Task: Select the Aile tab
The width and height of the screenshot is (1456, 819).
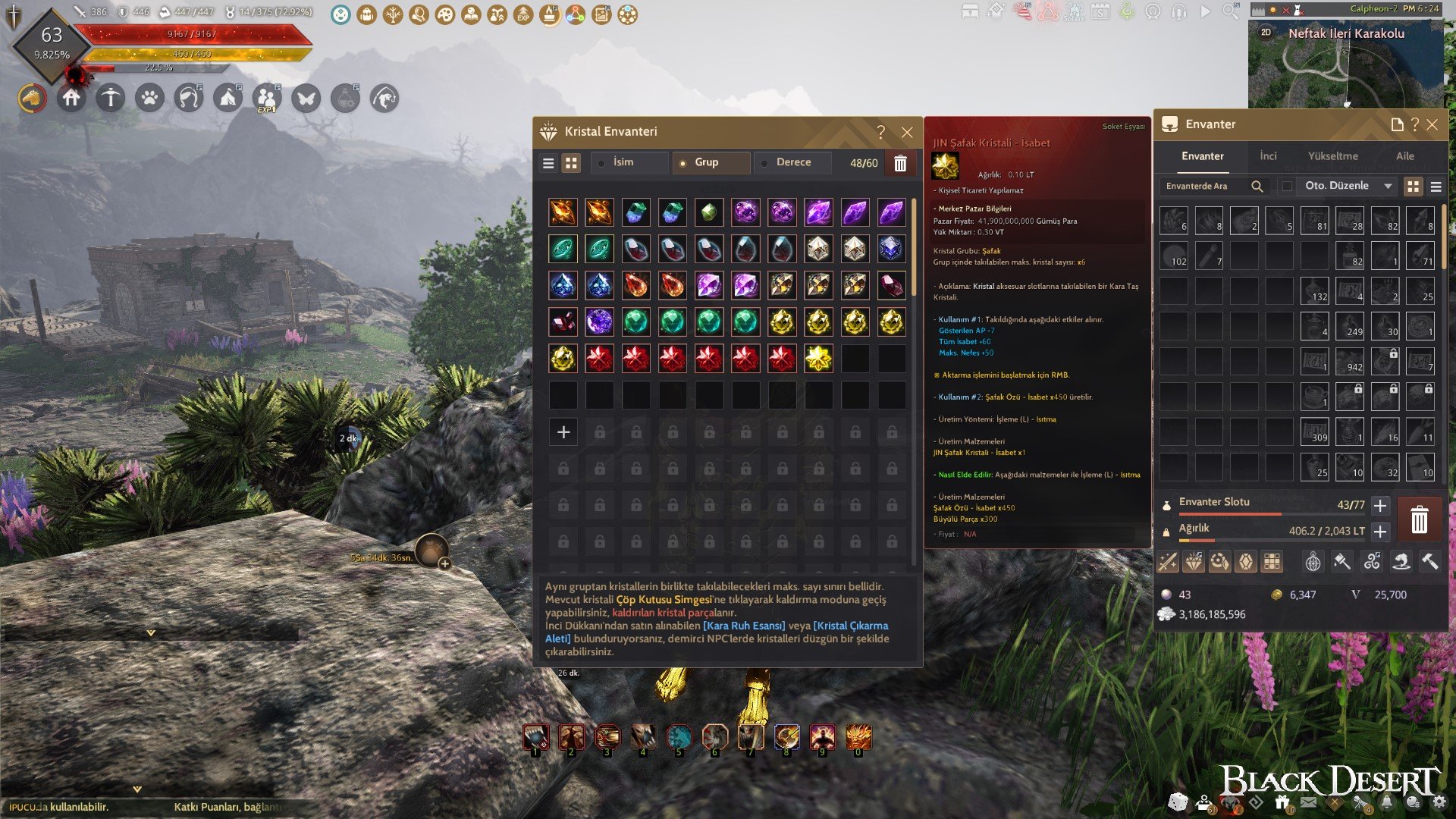Action: [x=1405, y=156]
